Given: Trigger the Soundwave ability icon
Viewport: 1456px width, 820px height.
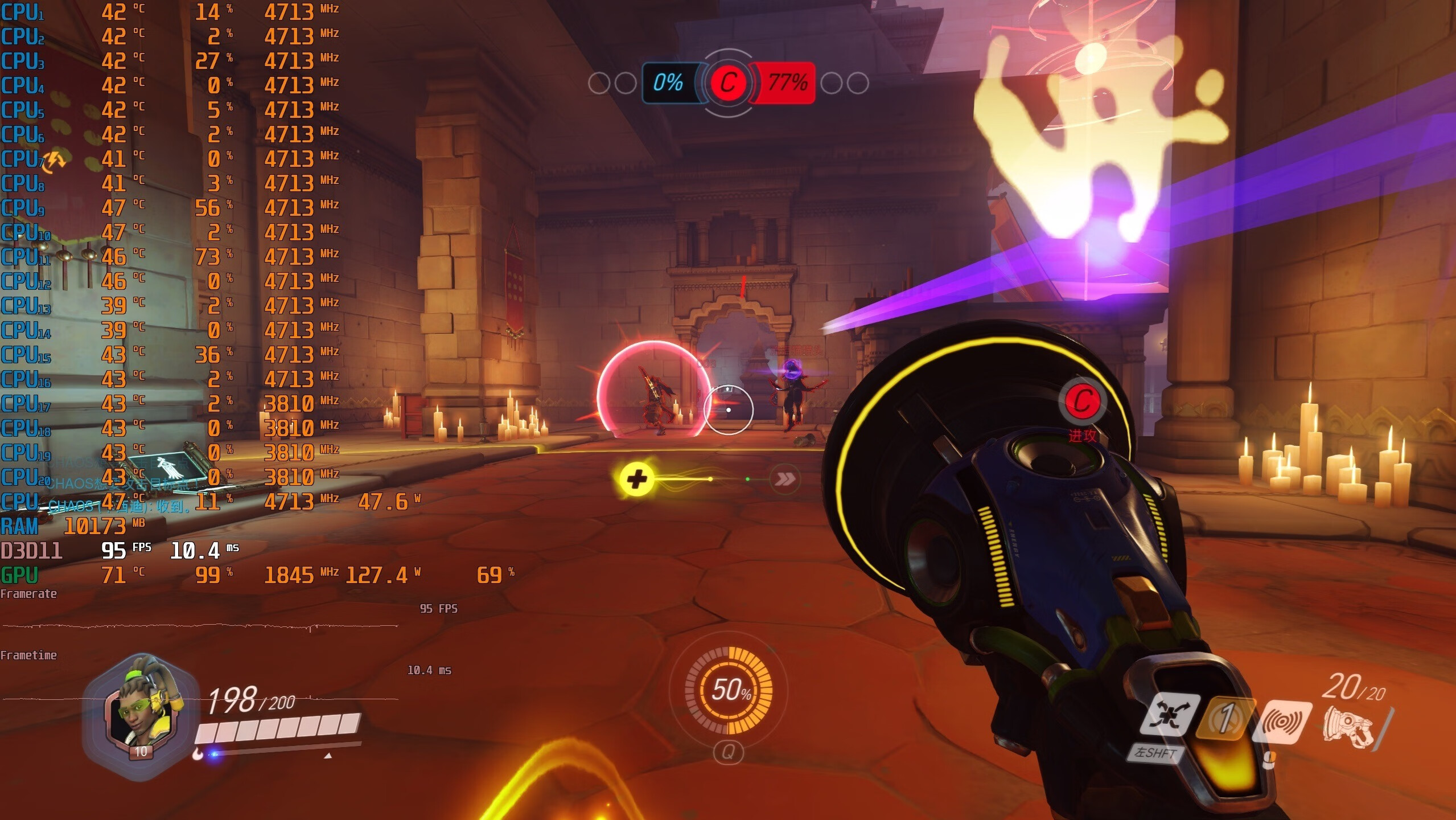Looking at the screenshot, I should (x=1282, y=721).
